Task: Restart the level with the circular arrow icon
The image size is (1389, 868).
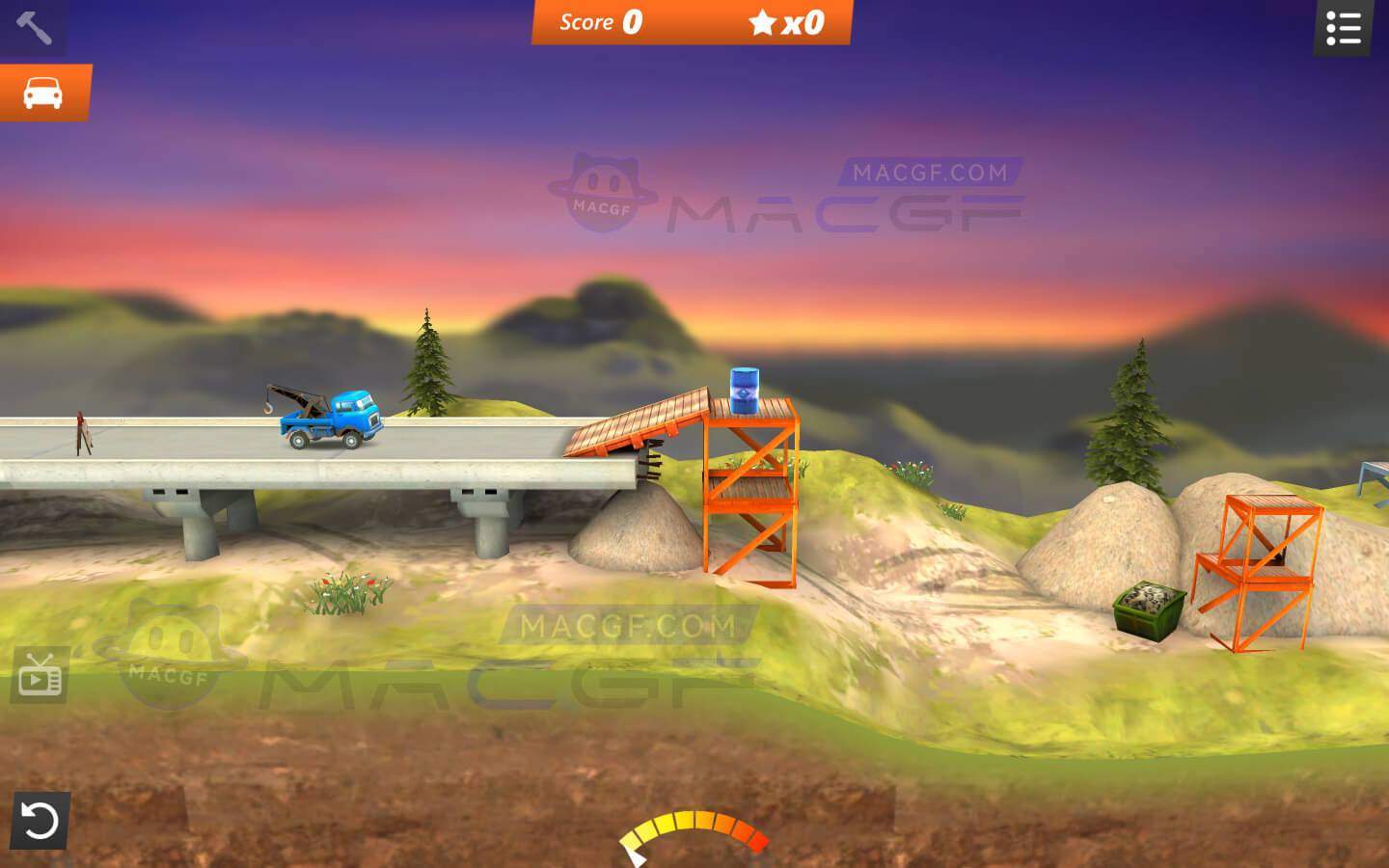Action: pyautogui.click(x=37, y=821)
